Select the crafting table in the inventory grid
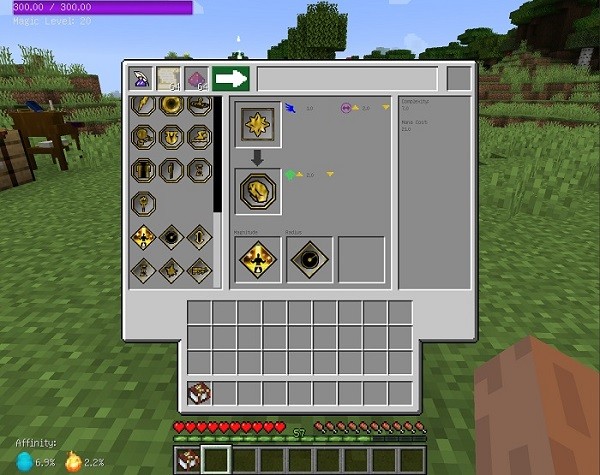Image resolution: width=600 pixels, height=475 pixels. tap(199, 393)
